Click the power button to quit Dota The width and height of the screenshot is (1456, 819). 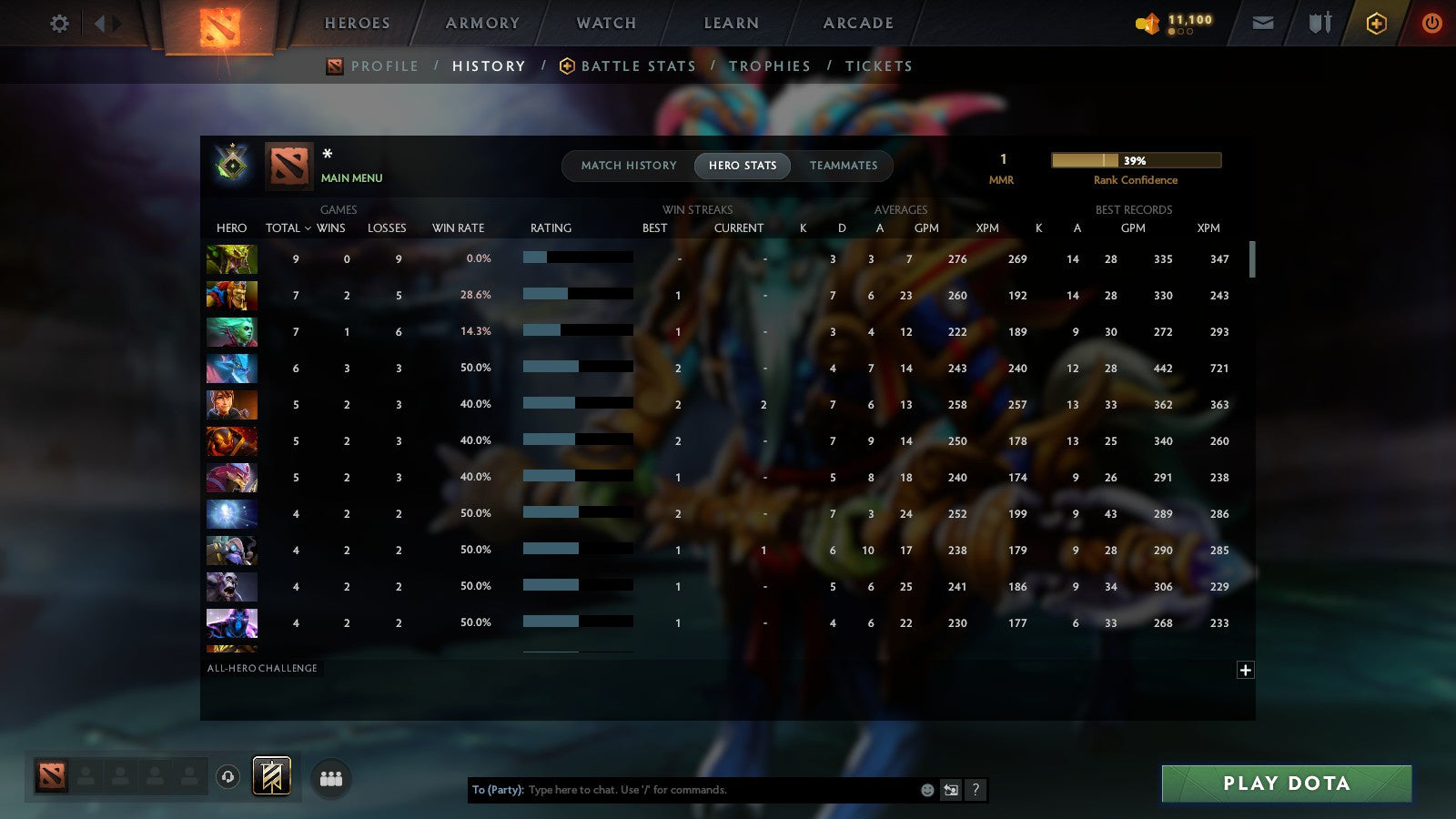1431,23
